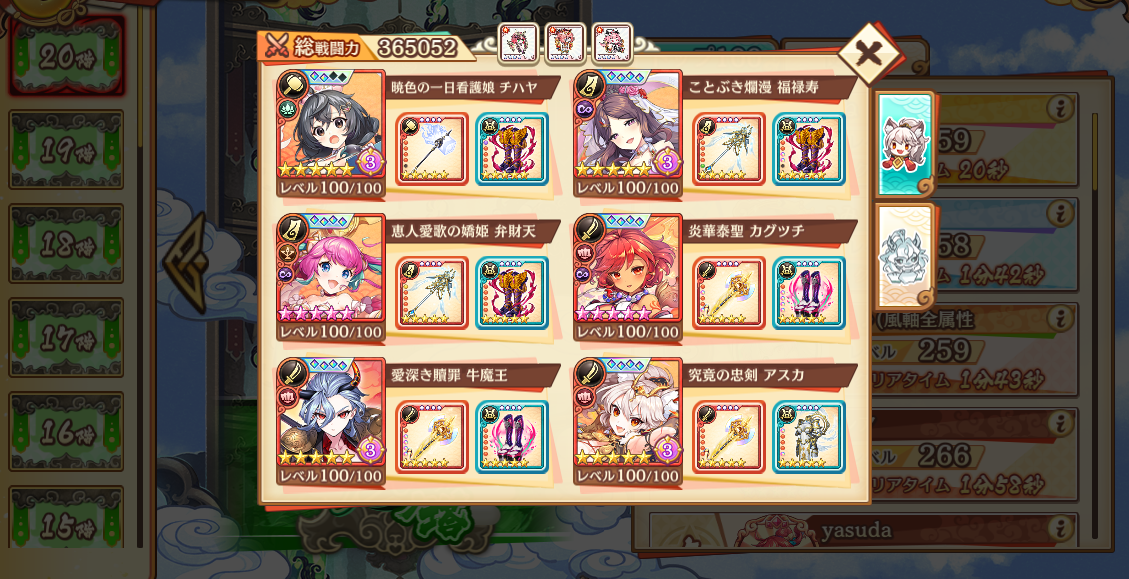Image resolution: width=1129 pixels, height=579 pixels.
Task: Inspect 牛魔王's golden weapon slot
Action: click(432, 436)
